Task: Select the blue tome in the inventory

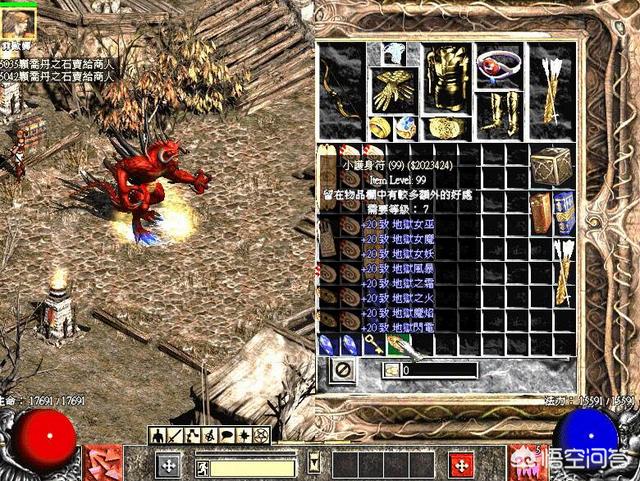Action: point(564,211)
